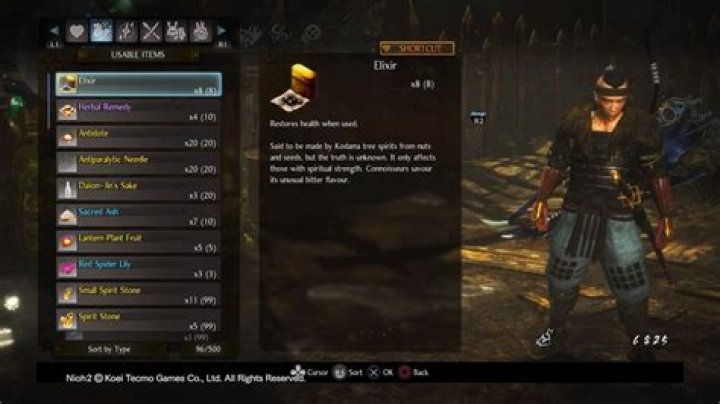Image resolution: width=720 pixels, height=404 pixels.
Task: Click the Sort by Type label
Action: coord(110,349)
